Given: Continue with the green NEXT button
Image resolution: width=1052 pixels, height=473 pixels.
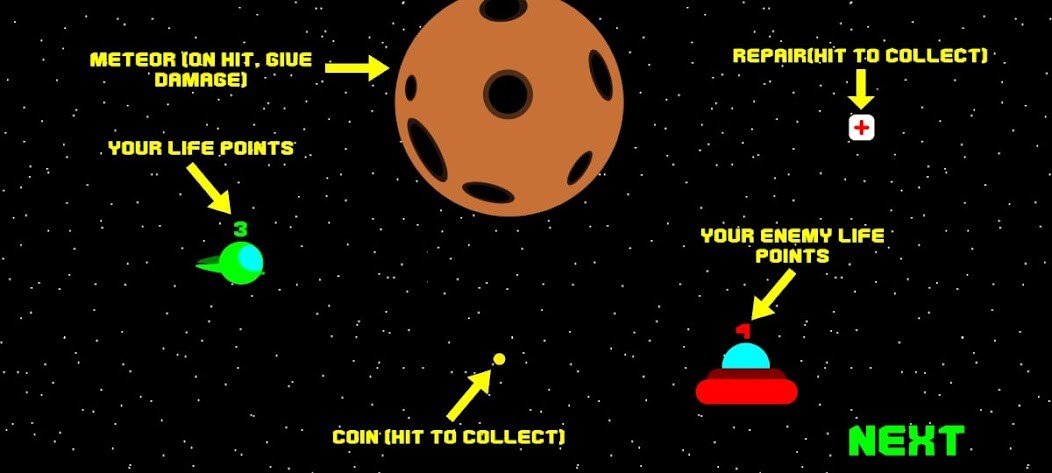Looking at the screenshot, I should coord(906,441).
